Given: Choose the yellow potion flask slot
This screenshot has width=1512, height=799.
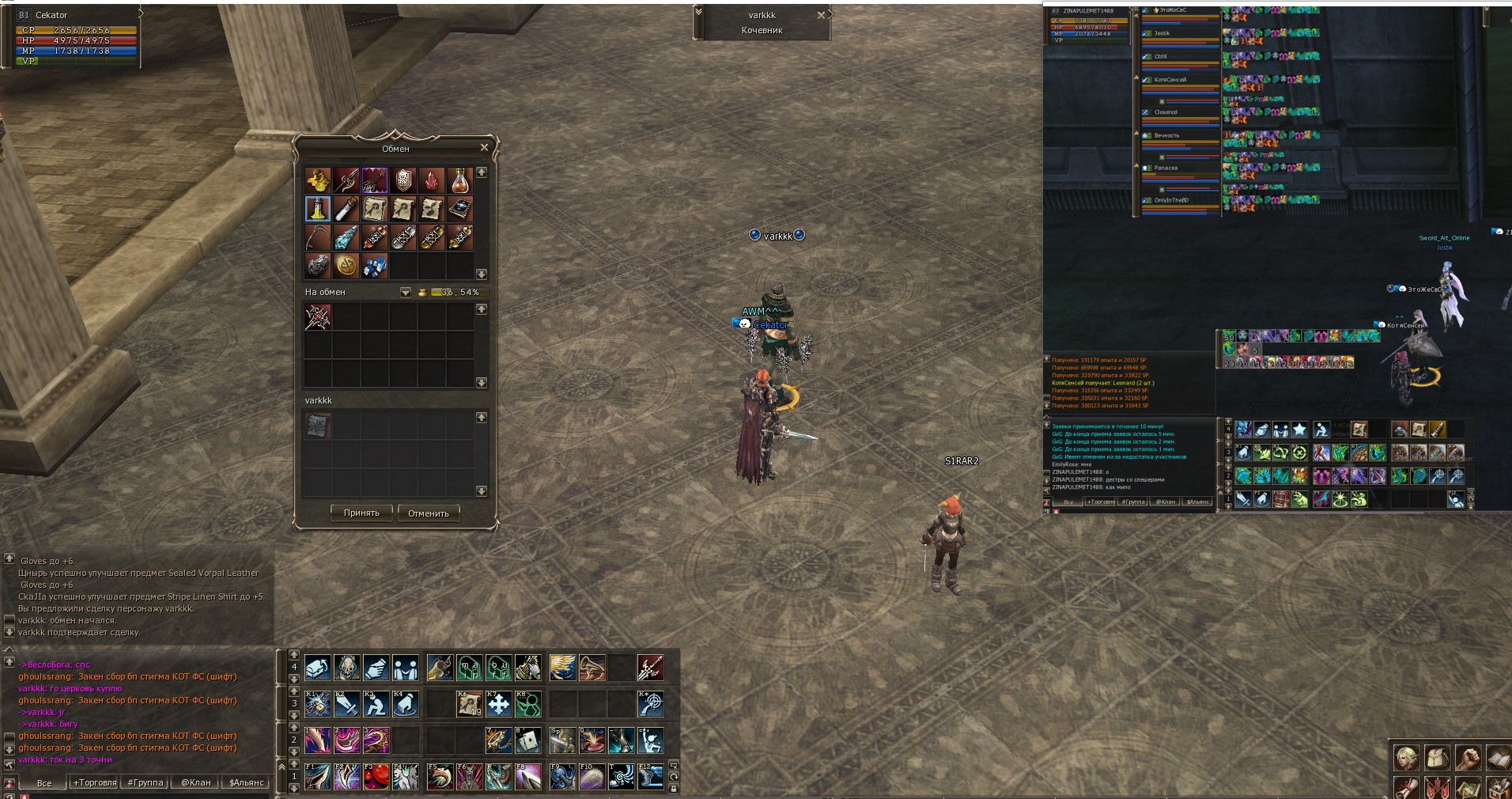Looking at the screenshot, I should (318, 209).
